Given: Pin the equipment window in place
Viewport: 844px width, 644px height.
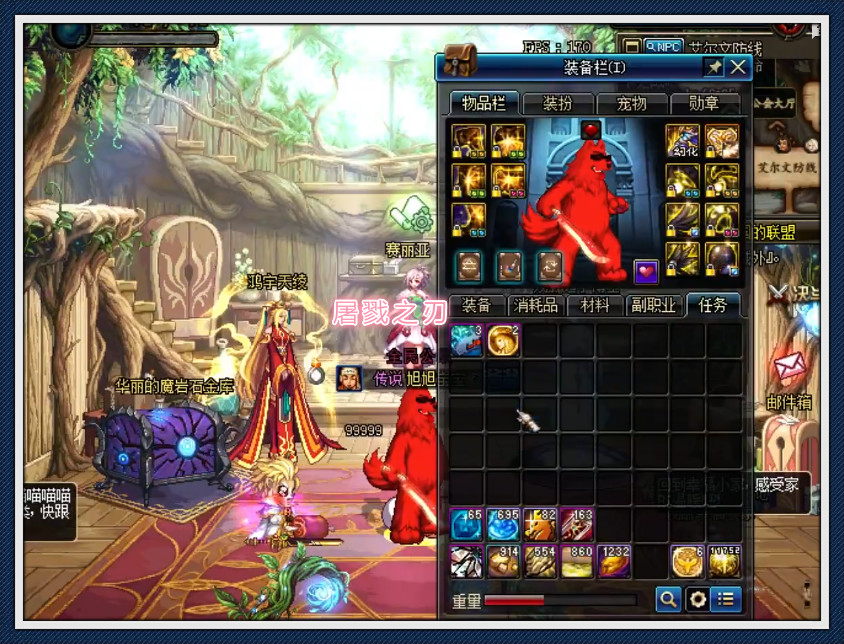Looking at the screenshot, I should coord(713,67).
